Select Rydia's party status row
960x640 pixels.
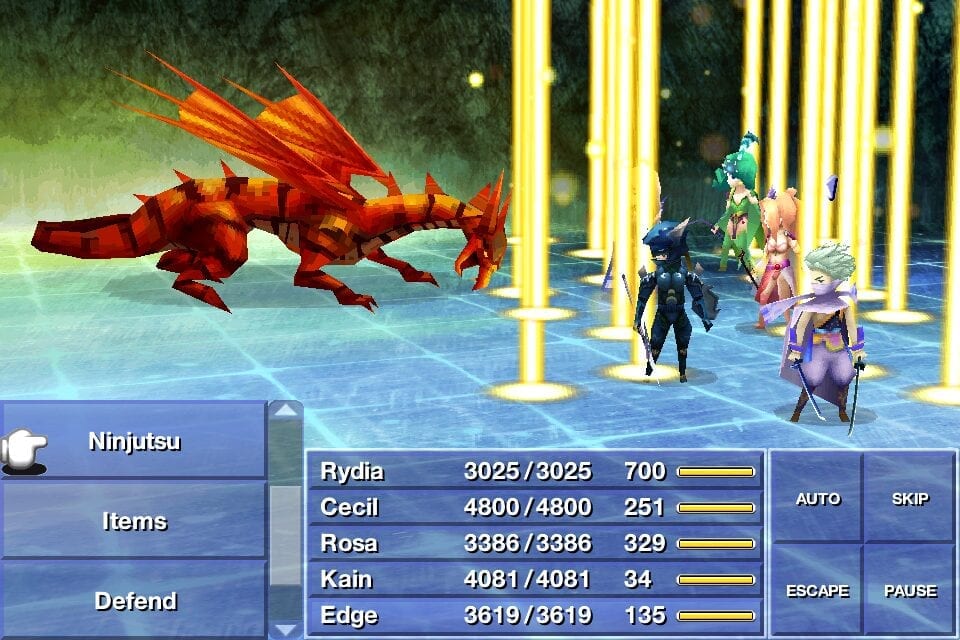tap(536, 471)
